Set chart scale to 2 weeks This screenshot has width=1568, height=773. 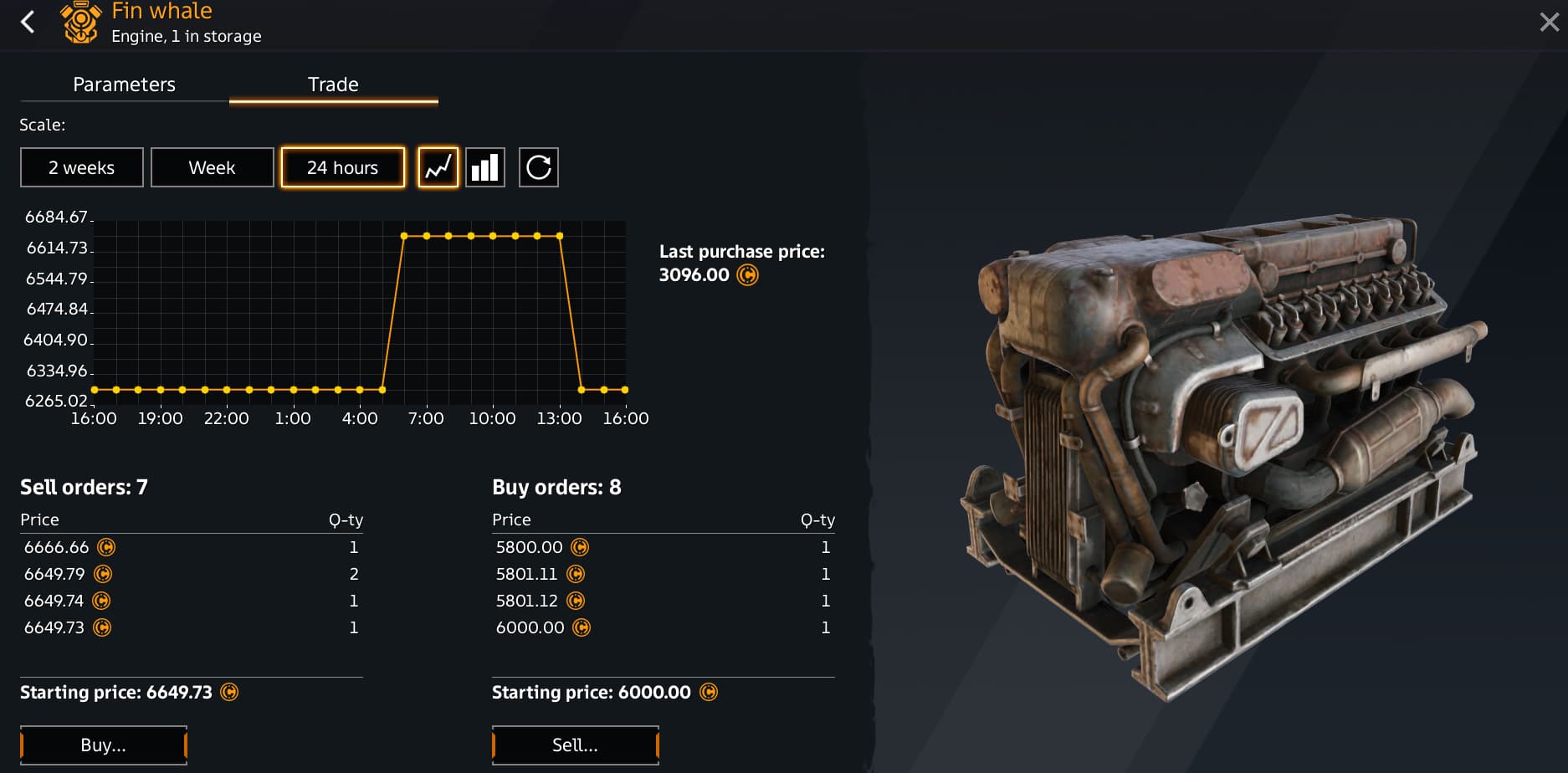pos(82,167)
